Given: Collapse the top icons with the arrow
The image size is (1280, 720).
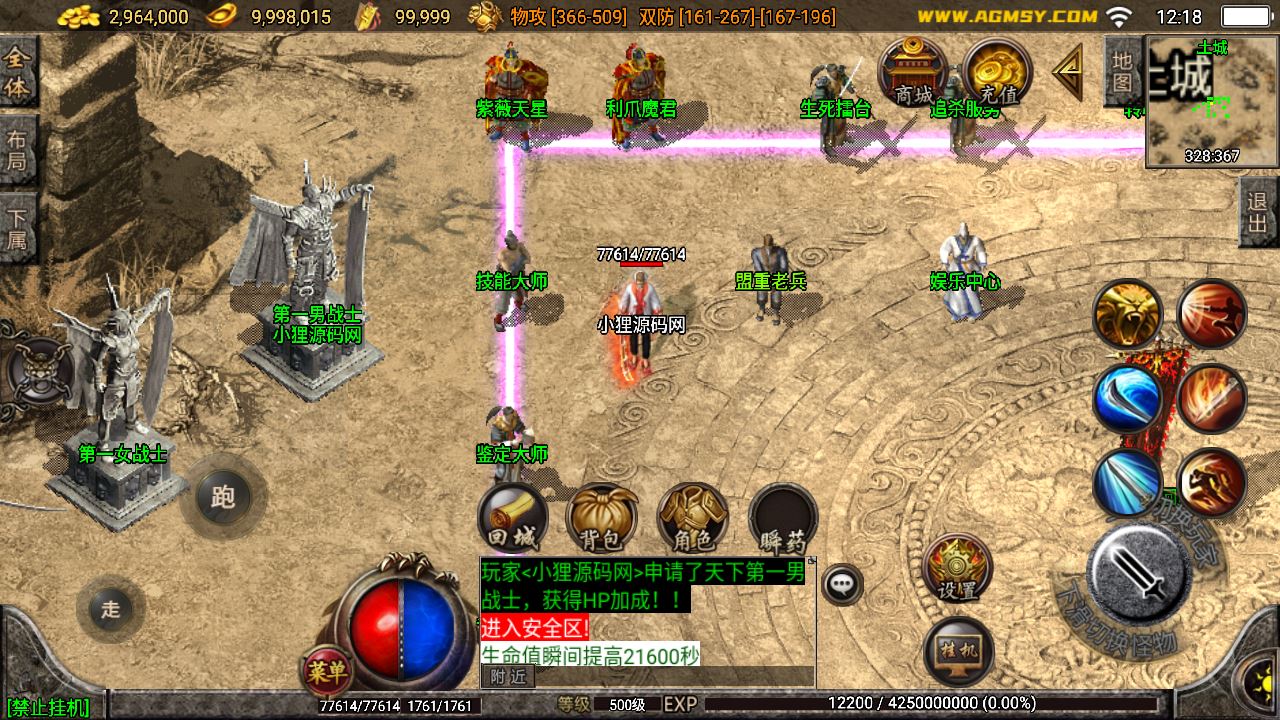Looking at the screenshot, I should 1069,71.
